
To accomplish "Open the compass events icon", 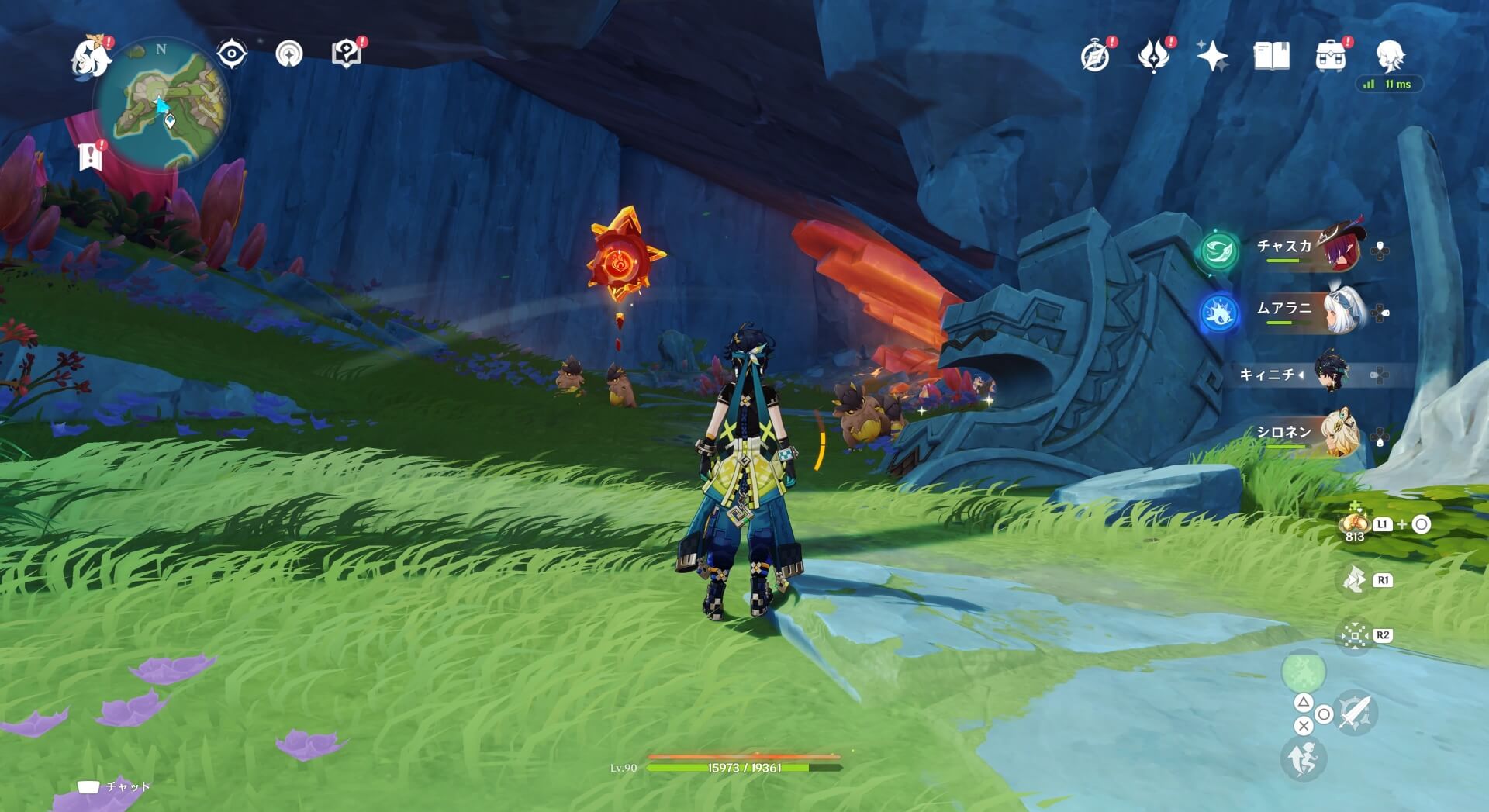I will coord(1095,56).
